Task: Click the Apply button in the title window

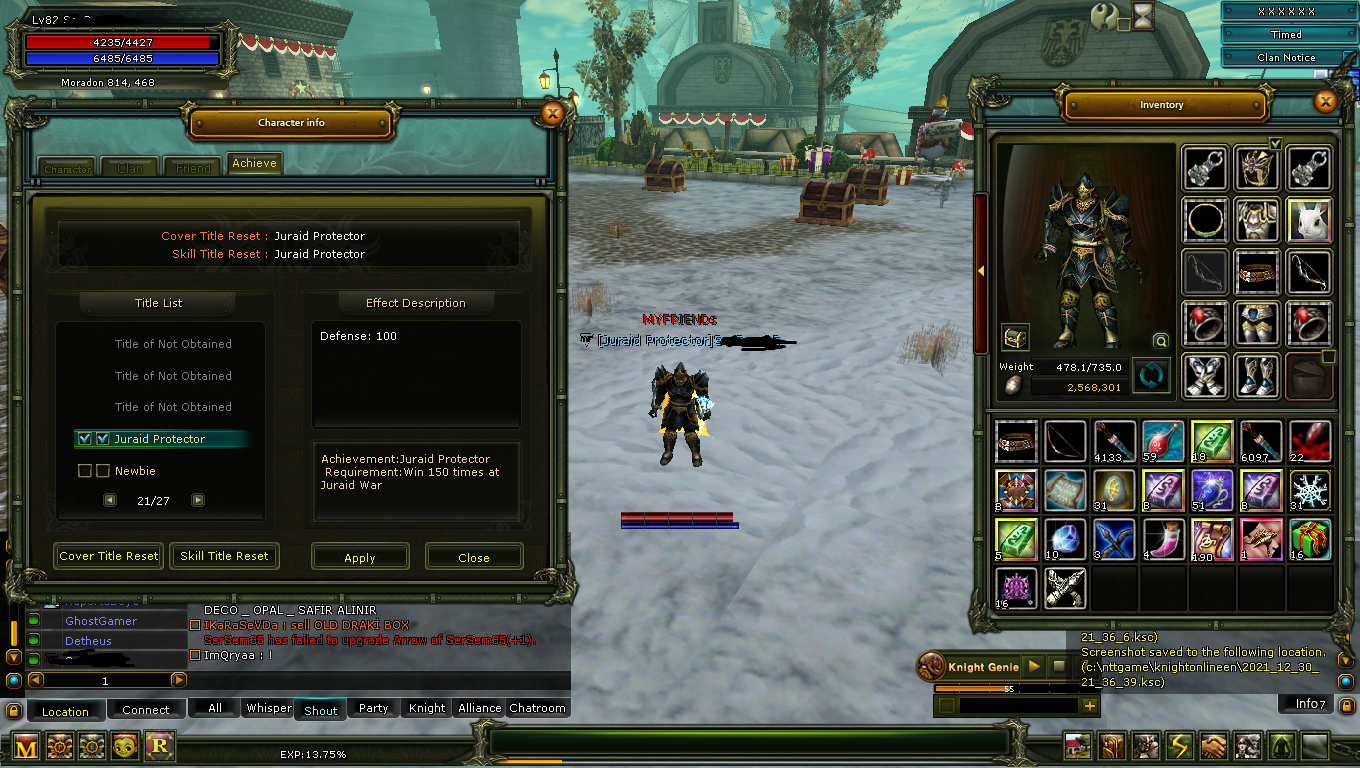Action: click(360, 556)
